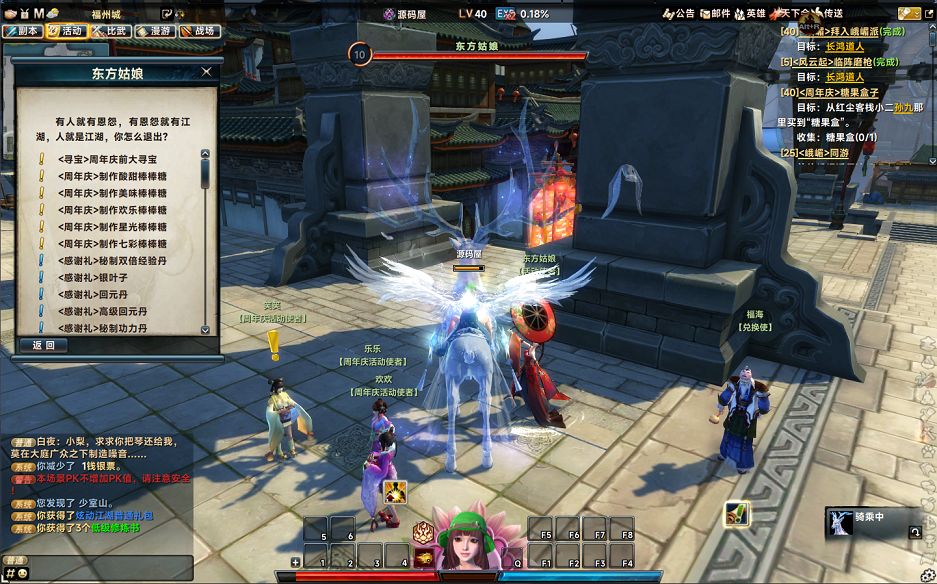Open the 活动 events menu

[x=66, y=31]
